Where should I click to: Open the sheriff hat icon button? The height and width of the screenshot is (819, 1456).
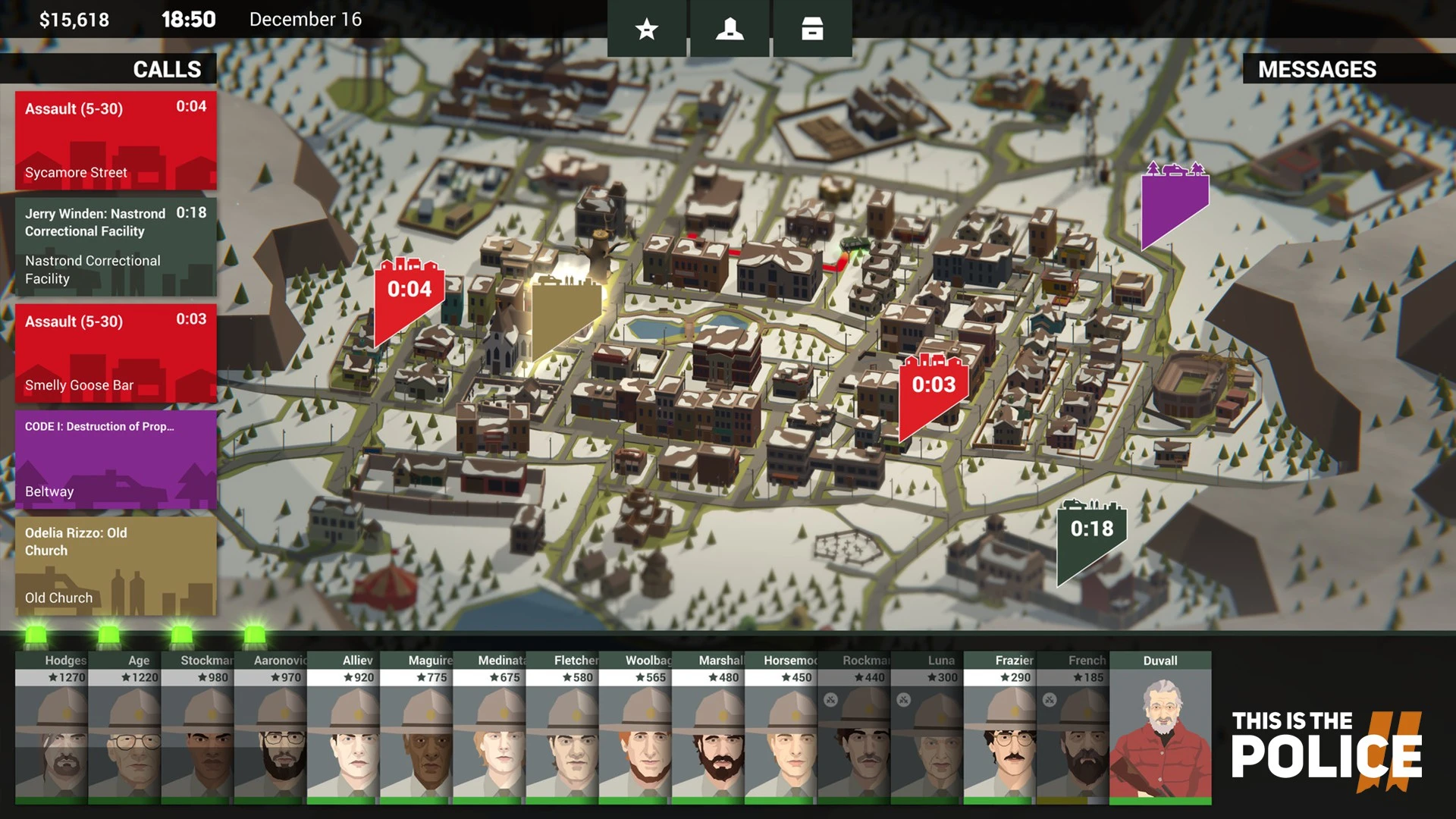coord(730,29)
